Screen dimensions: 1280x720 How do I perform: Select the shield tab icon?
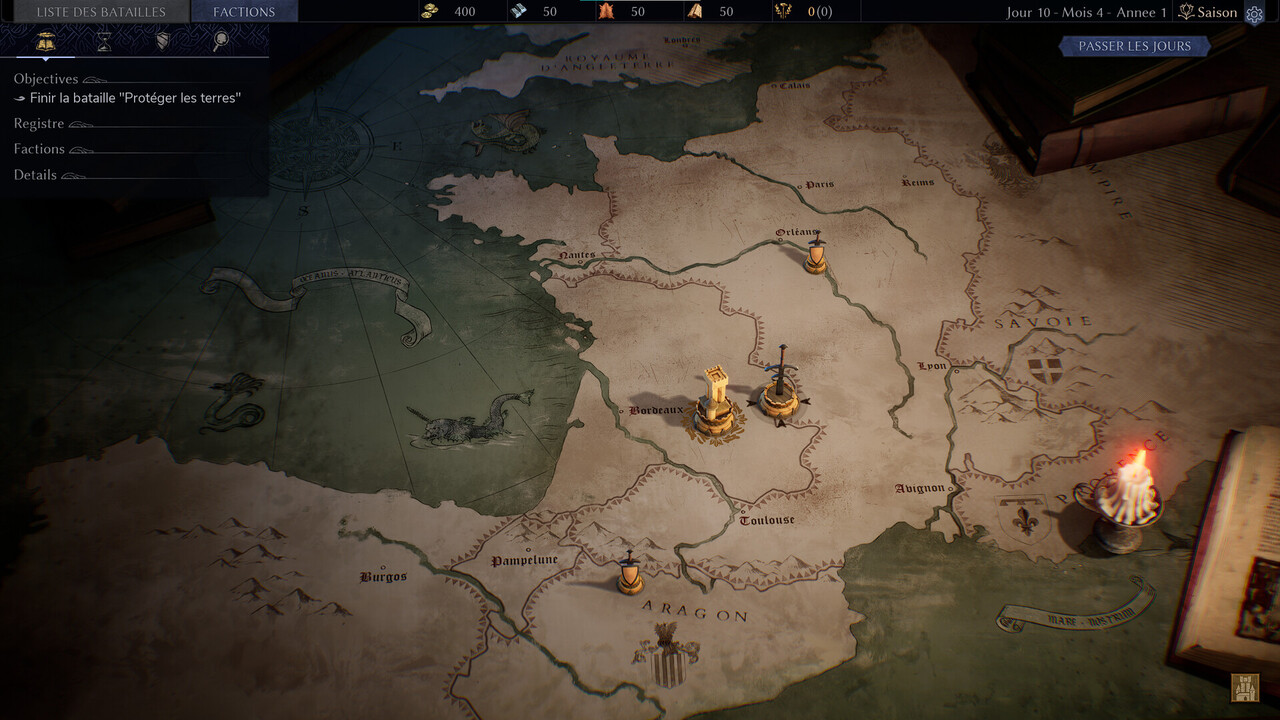162,41
